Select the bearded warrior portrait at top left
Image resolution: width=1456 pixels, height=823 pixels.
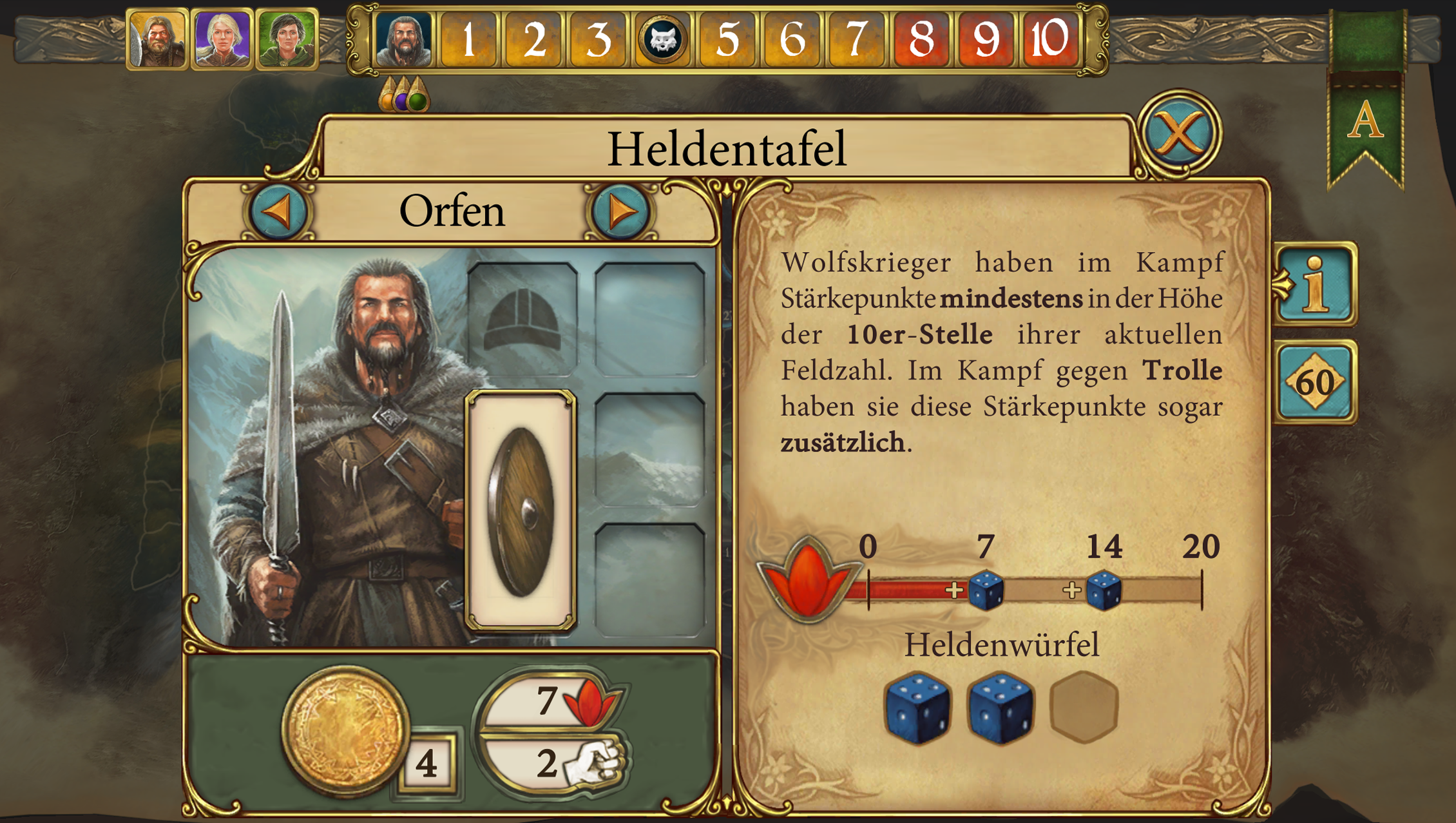(157, 39)
